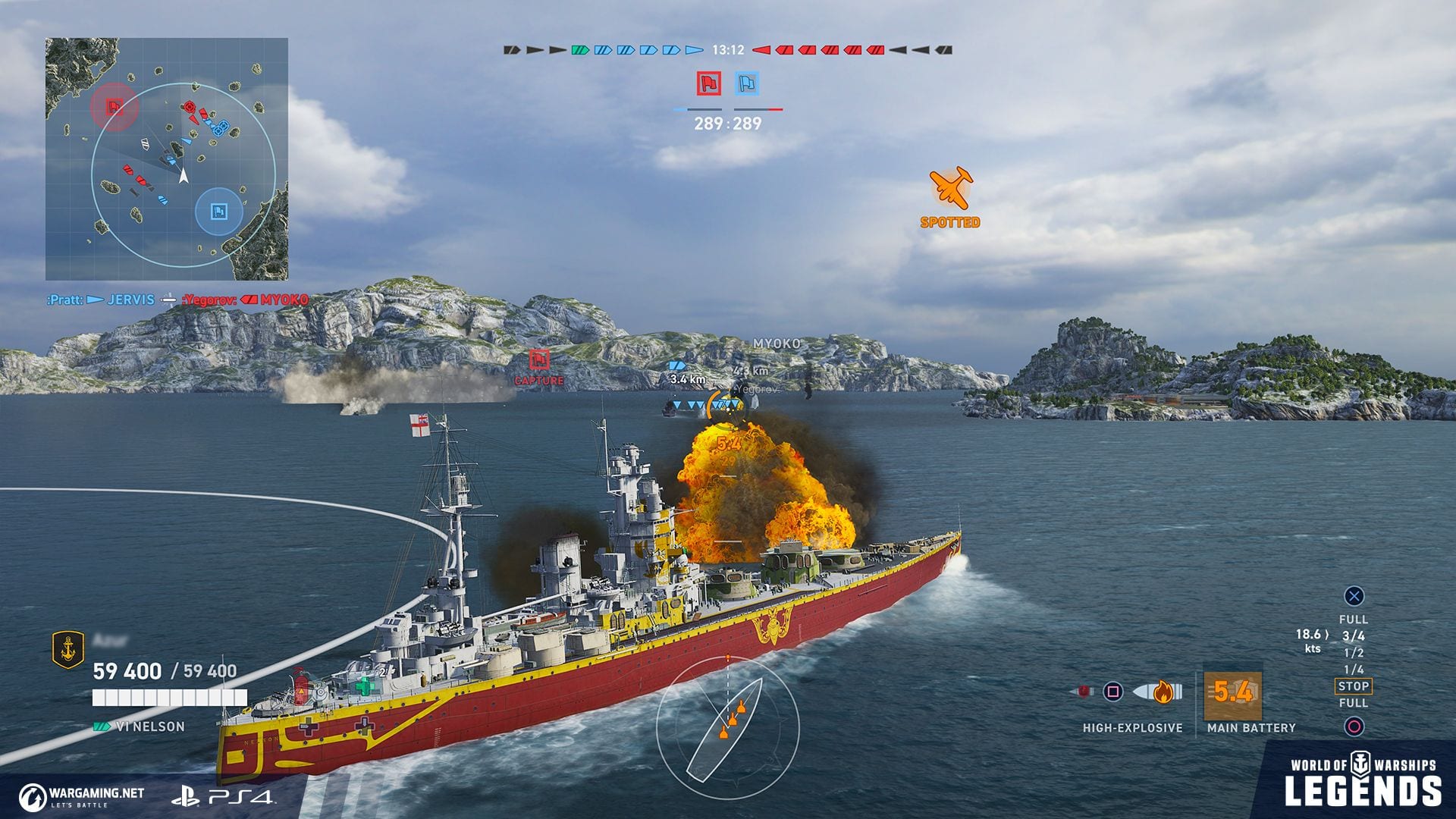This screenshot has width=1456, height=819.
Task: Select the blue allied capture flag icon
Action: click(x=748, y=83)
